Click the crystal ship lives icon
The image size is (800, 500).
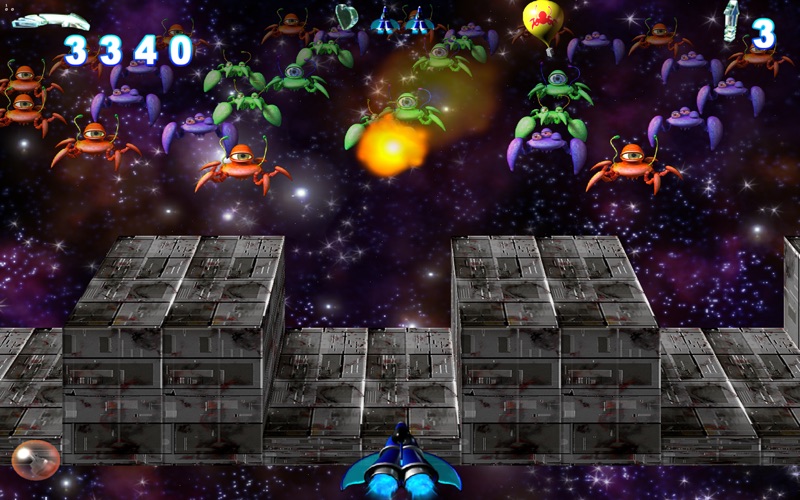(x=733, y=22)
